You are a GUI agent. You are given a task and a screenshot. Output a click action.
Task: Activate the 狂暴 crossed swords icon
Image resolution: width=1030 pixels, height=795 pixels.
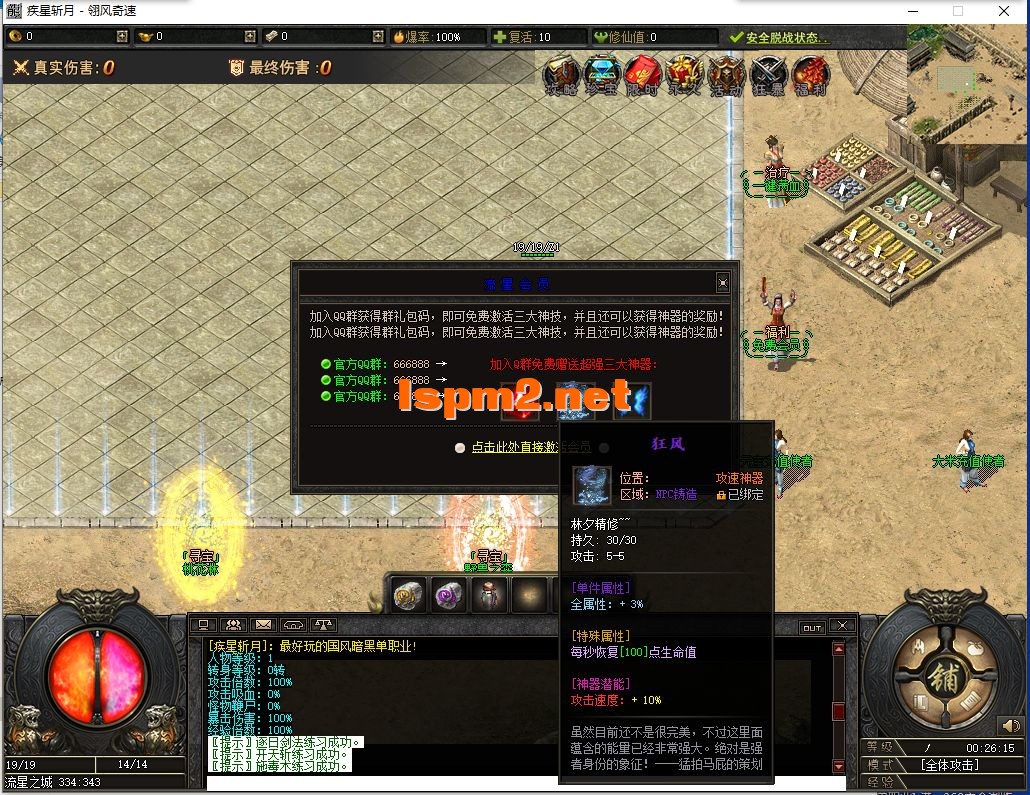[768, 73]
